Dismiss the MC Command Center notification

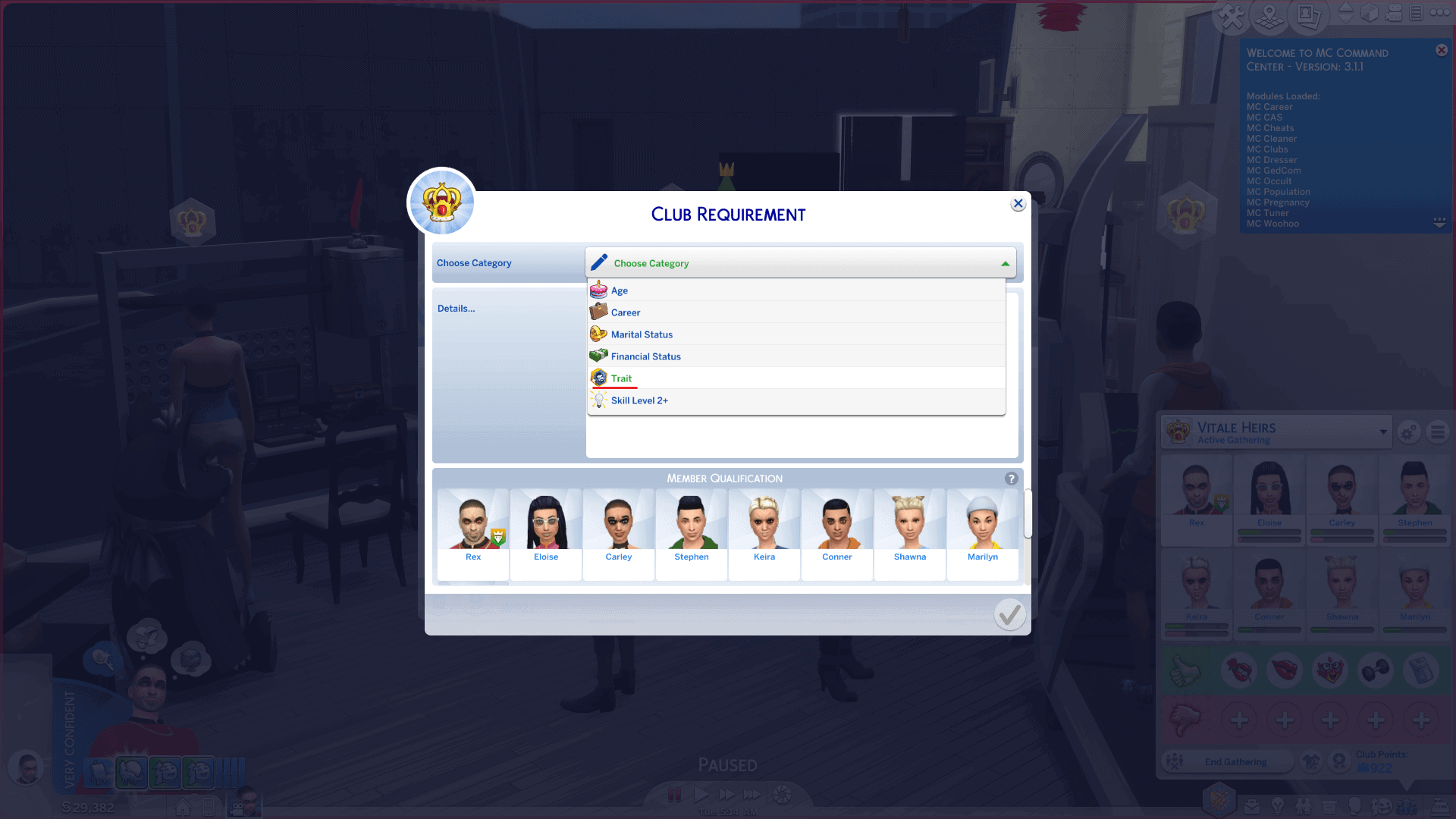[x=1442, y=51]
